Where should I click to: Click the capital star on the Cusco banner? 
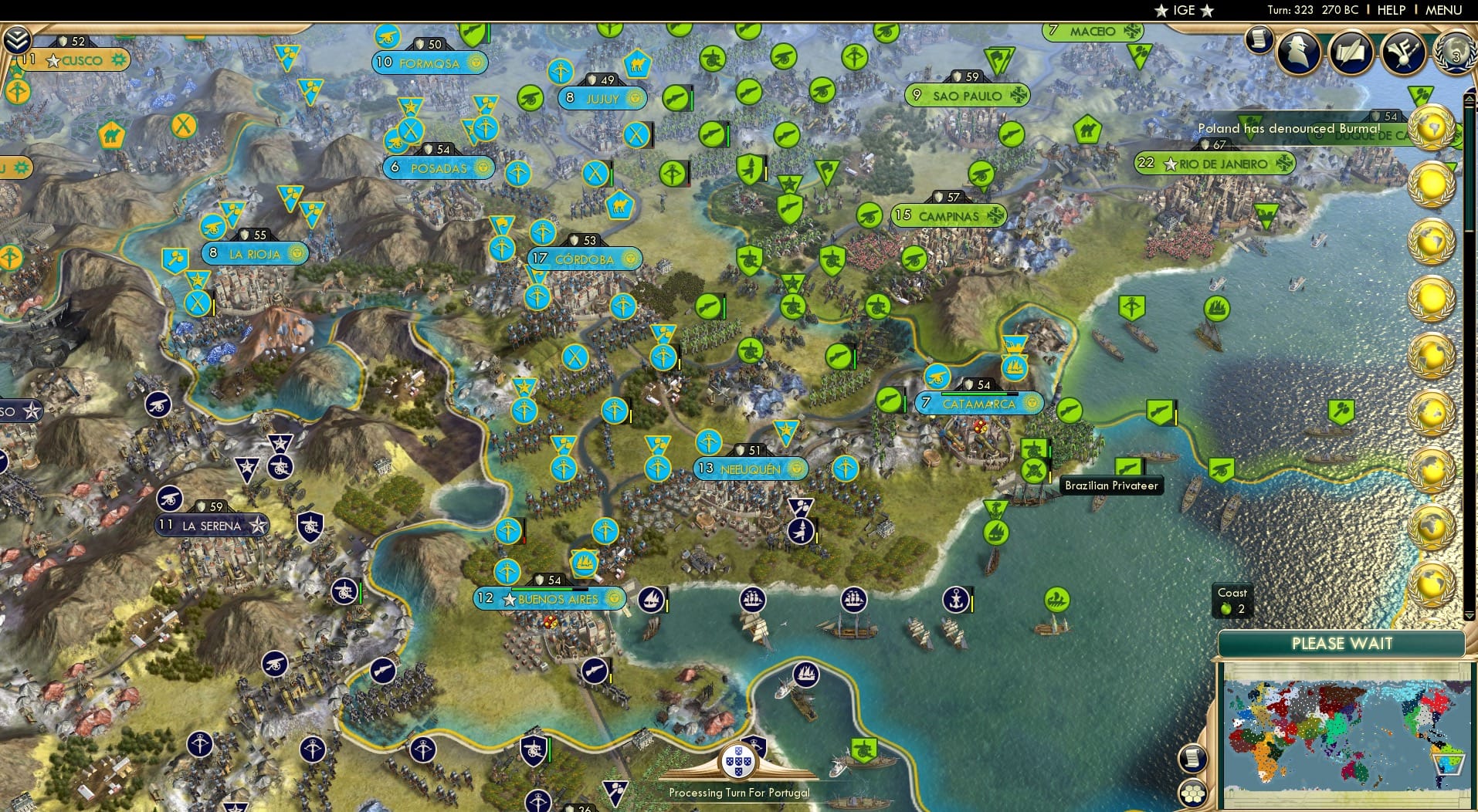coord(53,60)
